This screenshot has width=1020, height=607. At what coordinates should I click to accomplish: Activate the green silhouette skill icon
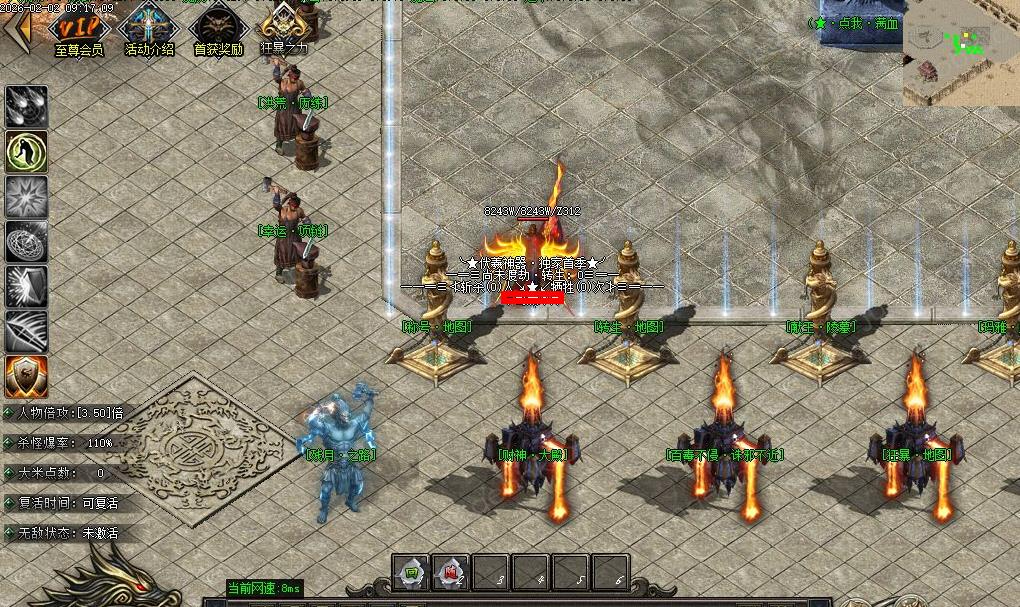(26, 152)
